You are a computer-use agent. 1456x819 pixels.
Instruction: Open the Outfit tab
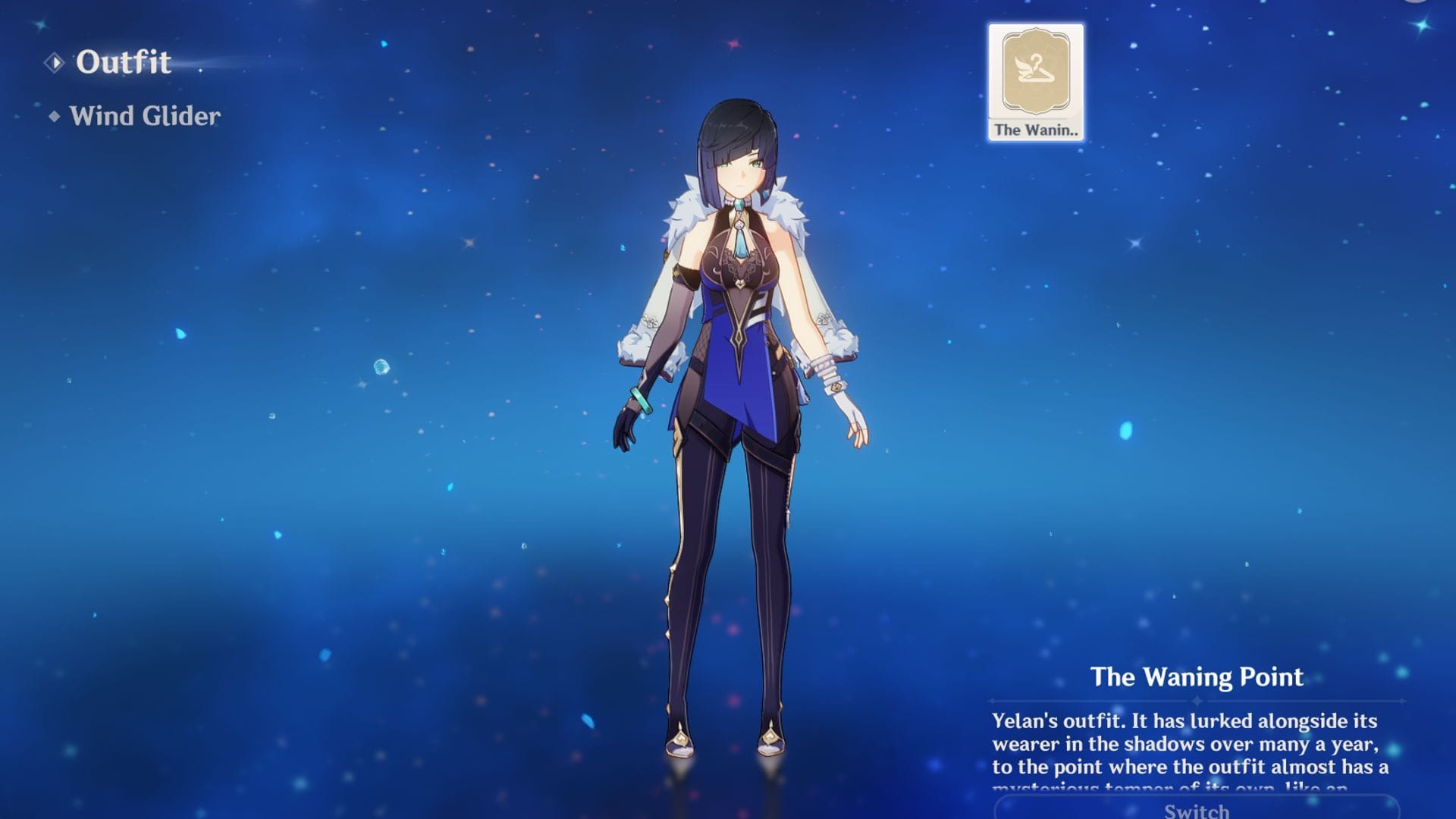[x=123, y=62]
